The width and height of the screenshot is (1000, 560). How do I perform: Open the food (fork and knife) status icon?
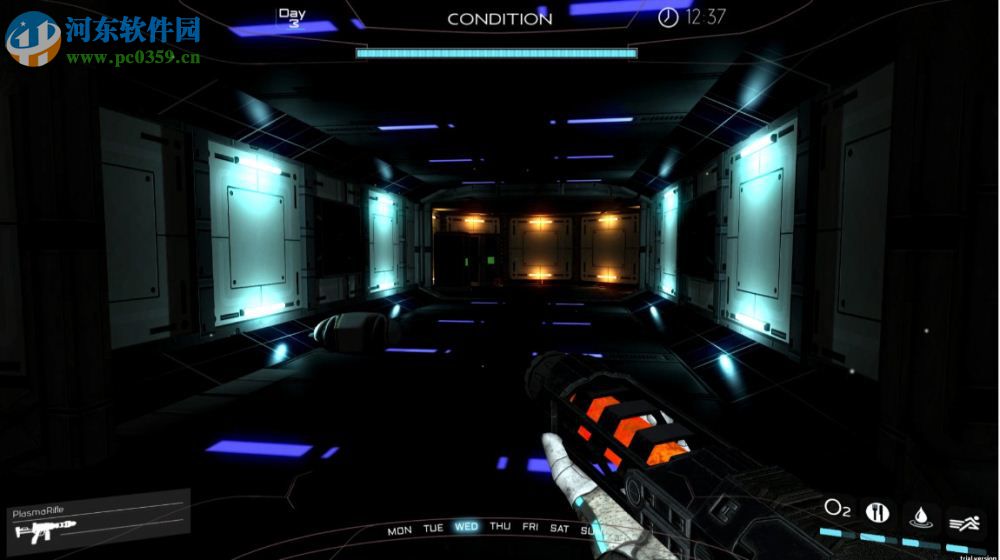tap(877, 512)
